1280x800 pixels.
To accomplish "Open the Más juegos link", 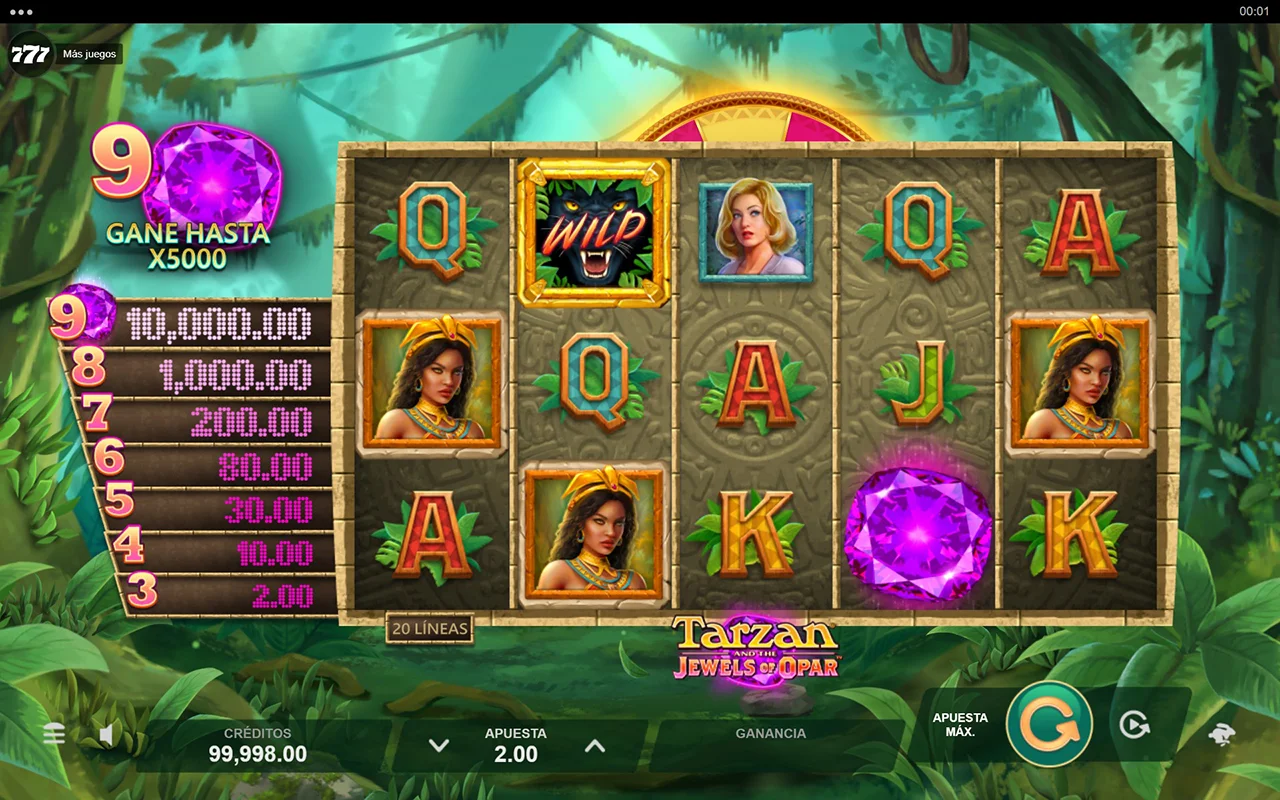I will pos(89,54).
